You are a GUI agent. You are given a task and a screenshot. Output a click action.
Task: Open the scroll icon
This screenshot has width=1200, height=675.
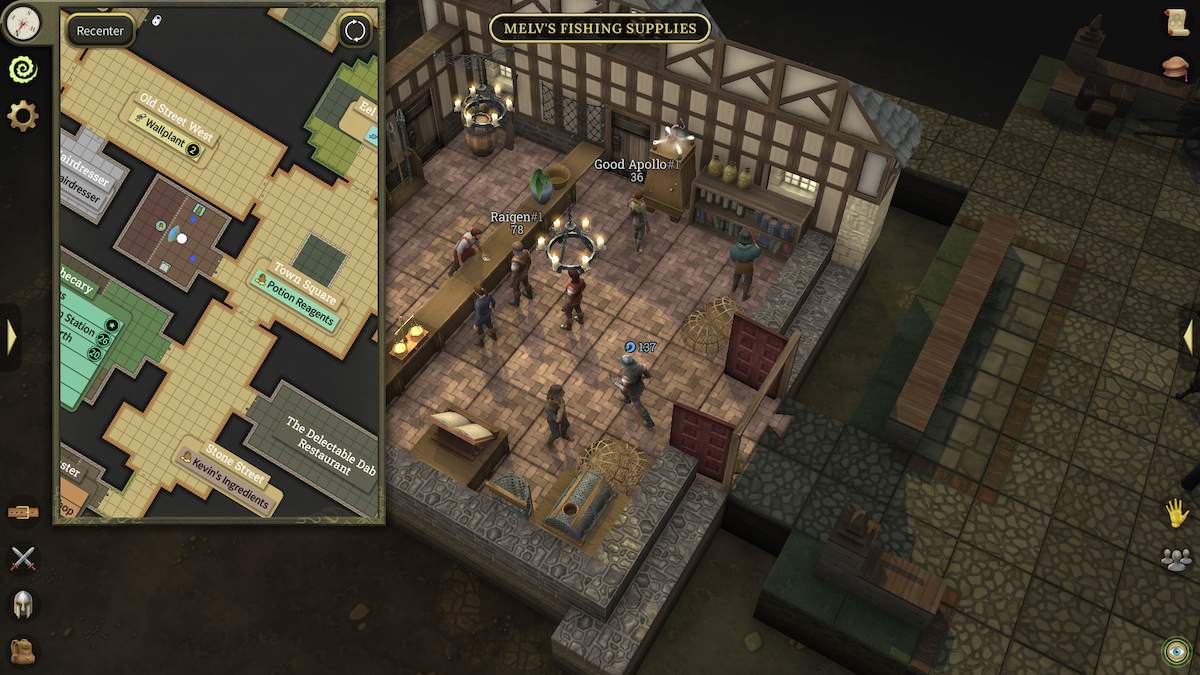1177,22
